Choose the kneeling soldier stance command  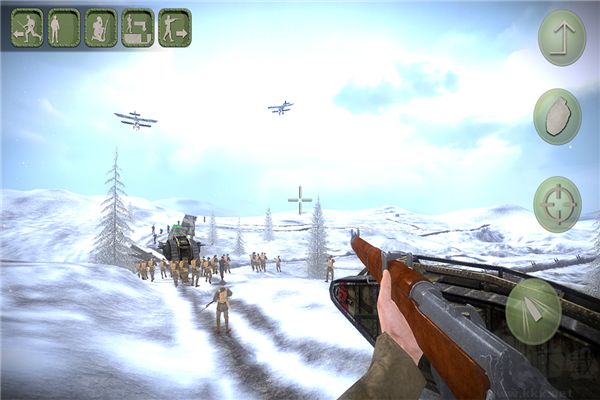click(x=101, y=28)
